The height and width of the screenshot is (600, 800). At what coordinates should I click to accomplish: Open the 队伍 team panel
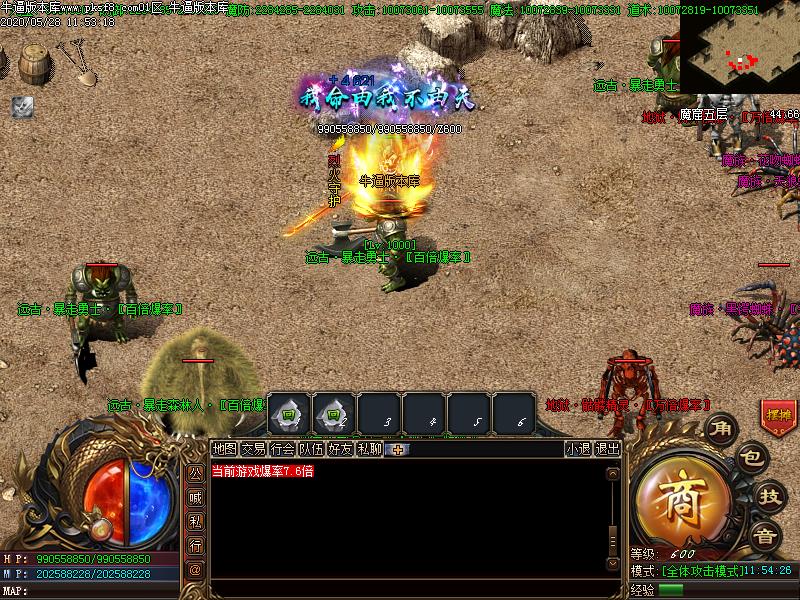[312, 449]
